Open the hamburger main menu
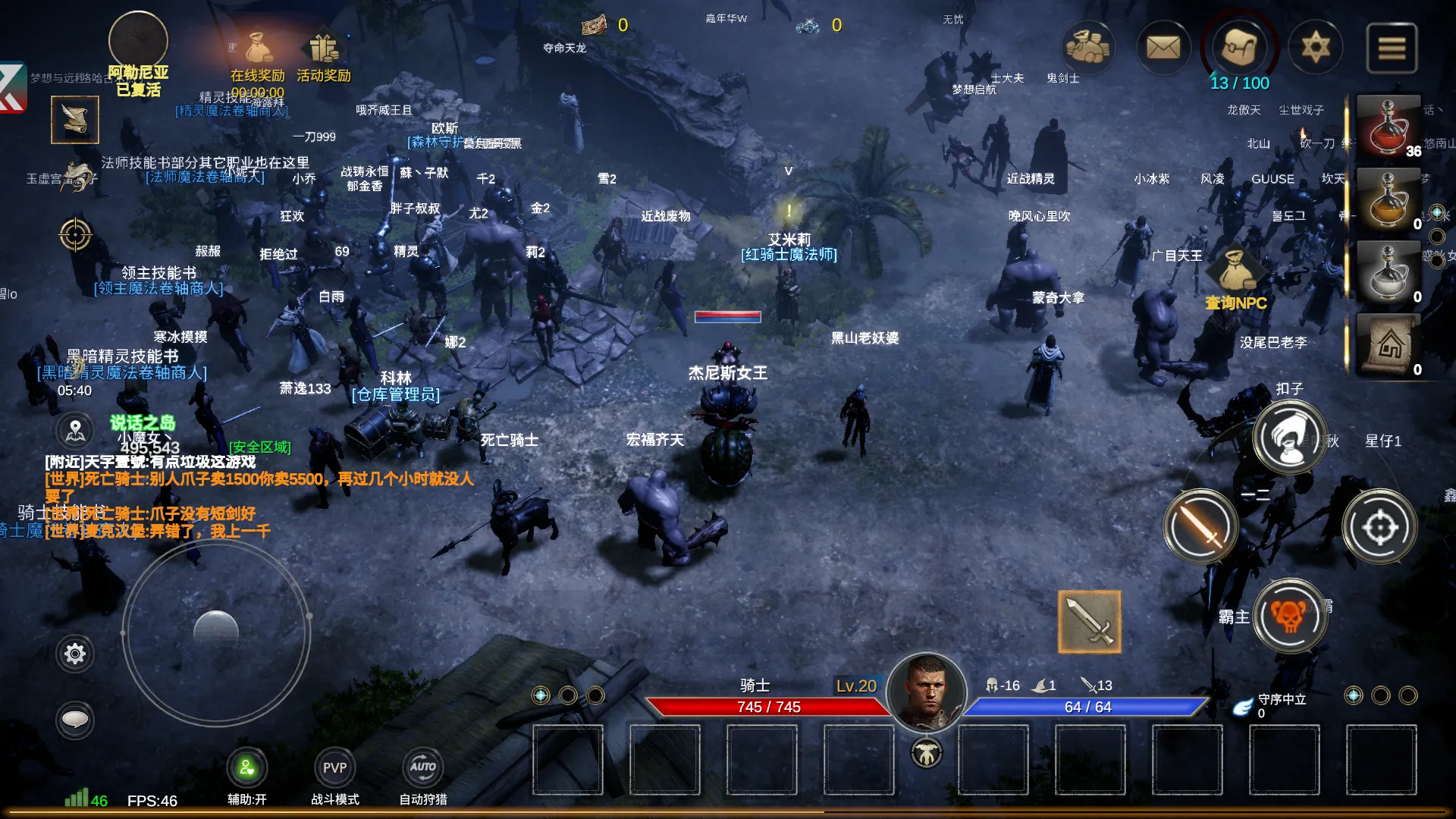The image size is (1456, 819). point(1392,48)
